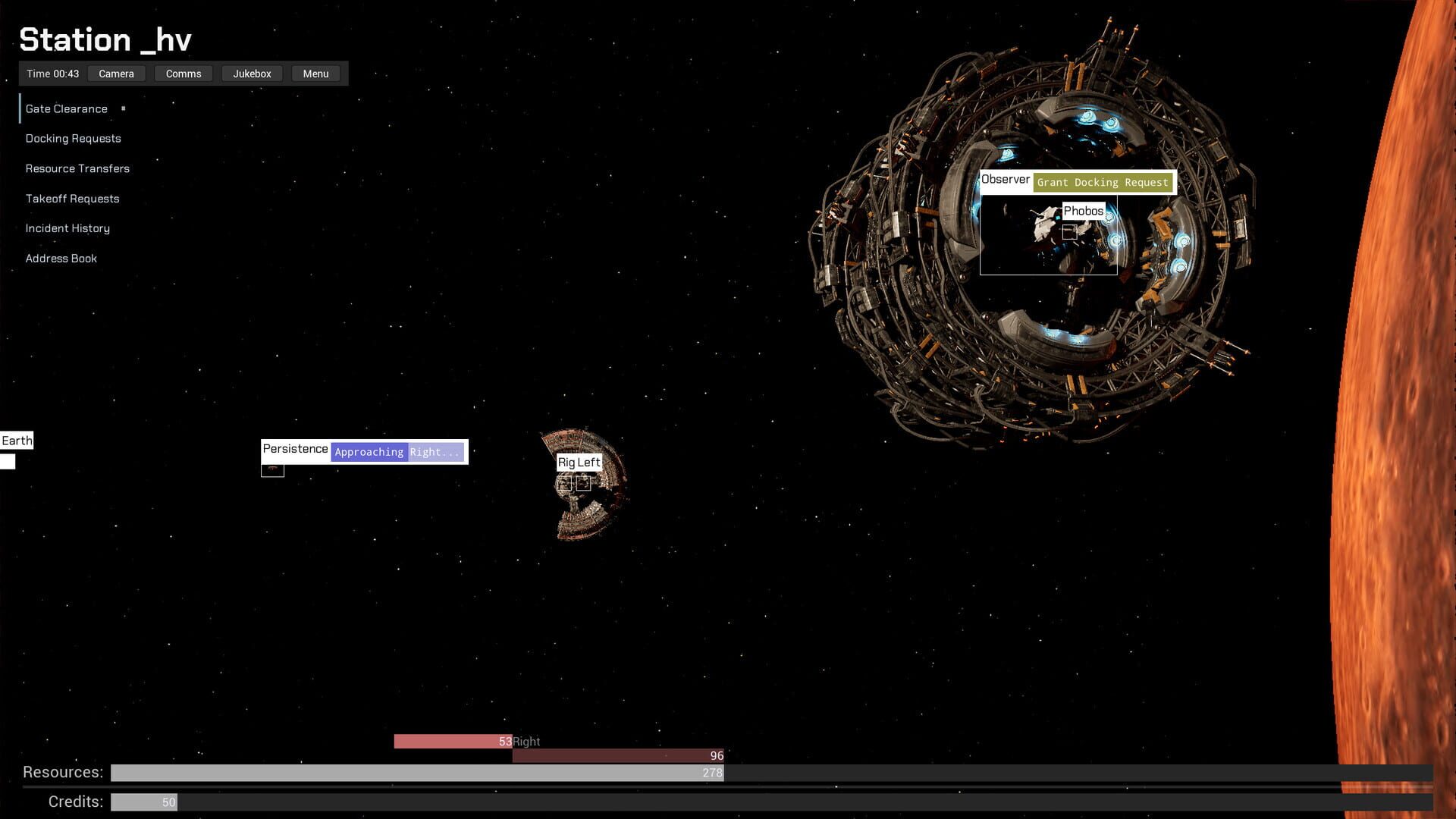Select the targeting reticle box below Phobos
The width and height of the screenshot is (1456, 819).
[x=1070, y=232]
